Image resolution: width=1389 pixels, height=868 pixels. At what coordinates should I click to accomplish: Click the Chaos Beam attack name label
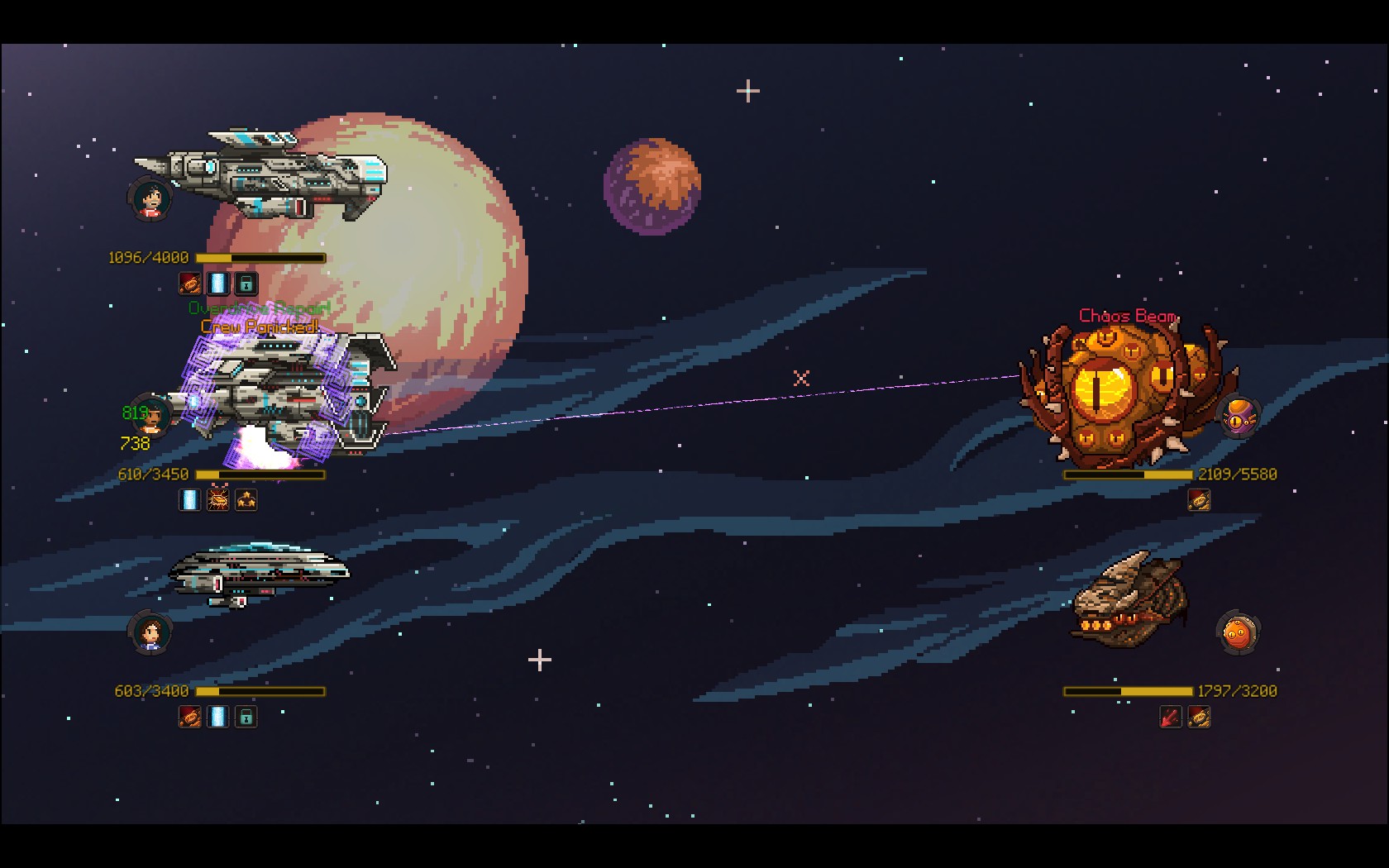1128,315
